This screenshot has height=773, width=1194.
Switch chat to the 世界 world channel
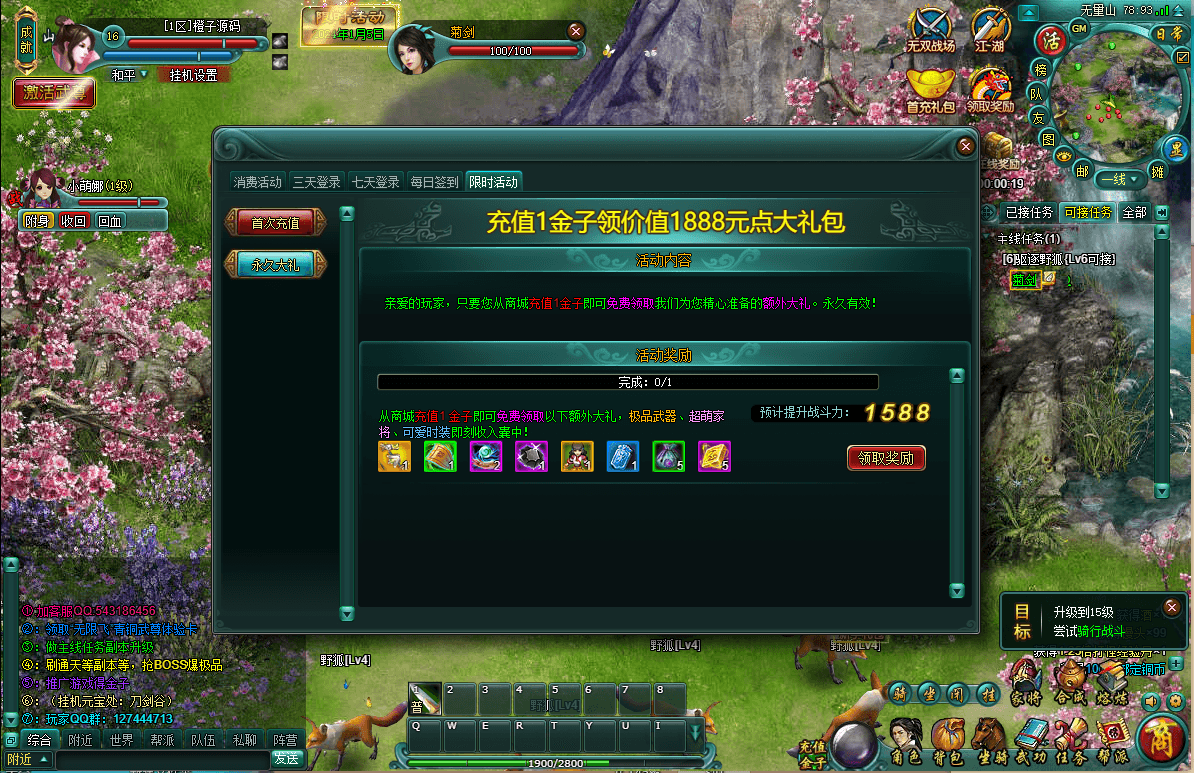pyautogui.click(x=121, y=741)
